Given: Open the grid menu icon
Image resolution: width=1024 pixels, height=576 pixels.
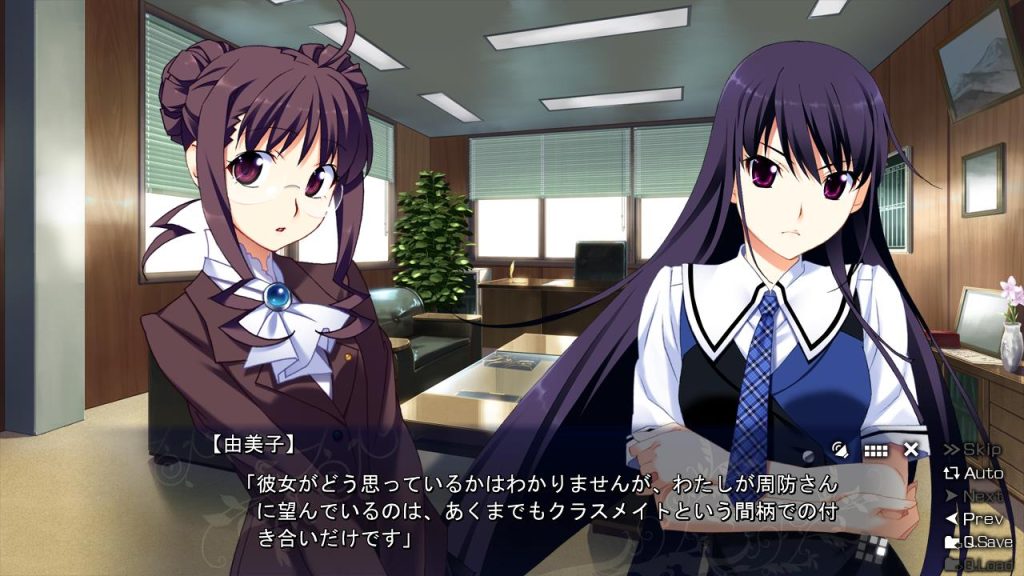Looking at the screenshot, I should 876,450.
